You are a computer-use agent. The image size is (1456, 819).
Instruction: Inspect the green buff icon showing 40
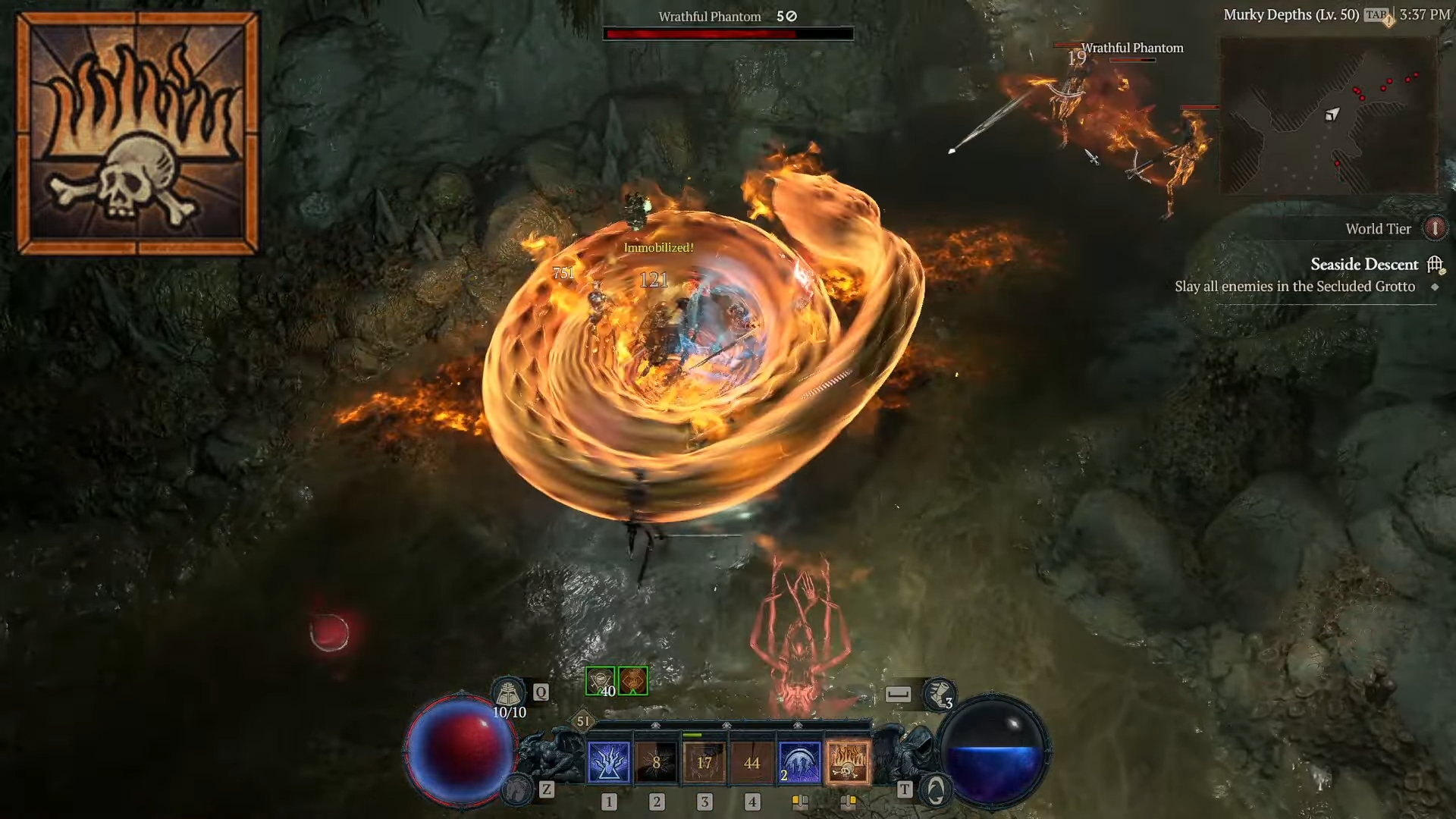pos(600,681)
